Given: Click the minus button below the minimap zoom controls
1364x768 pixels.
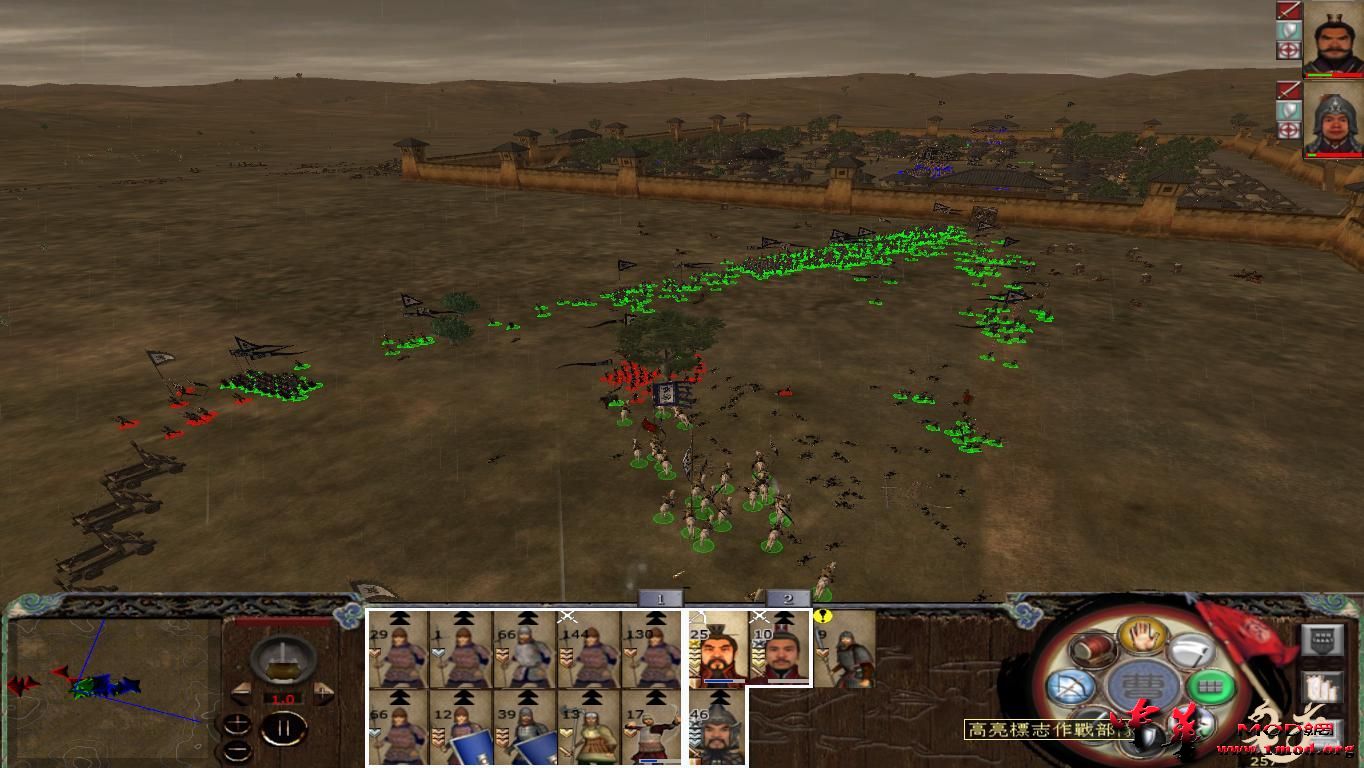Looking at the screenshot, I should (x=237, y=749).
